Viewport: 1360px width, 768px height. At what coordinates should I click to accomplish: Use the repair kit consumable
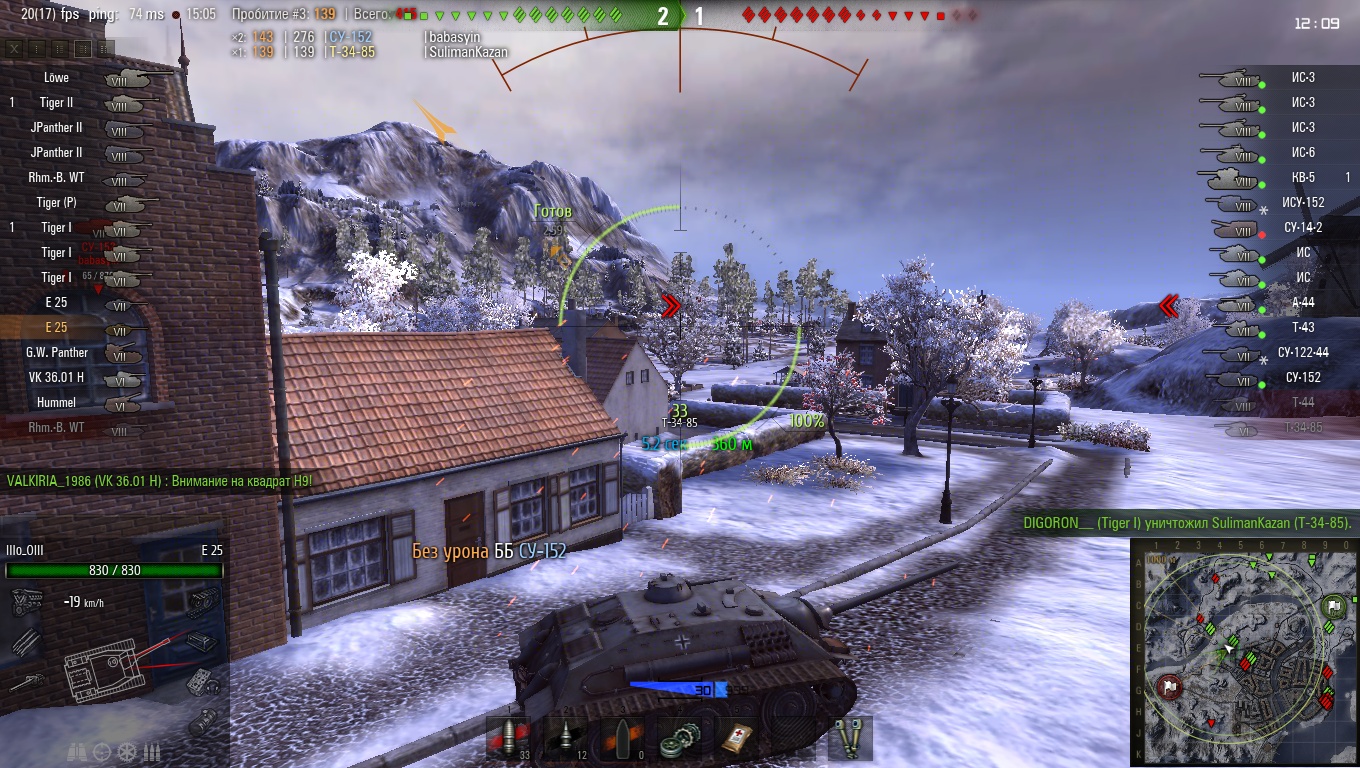681,739
